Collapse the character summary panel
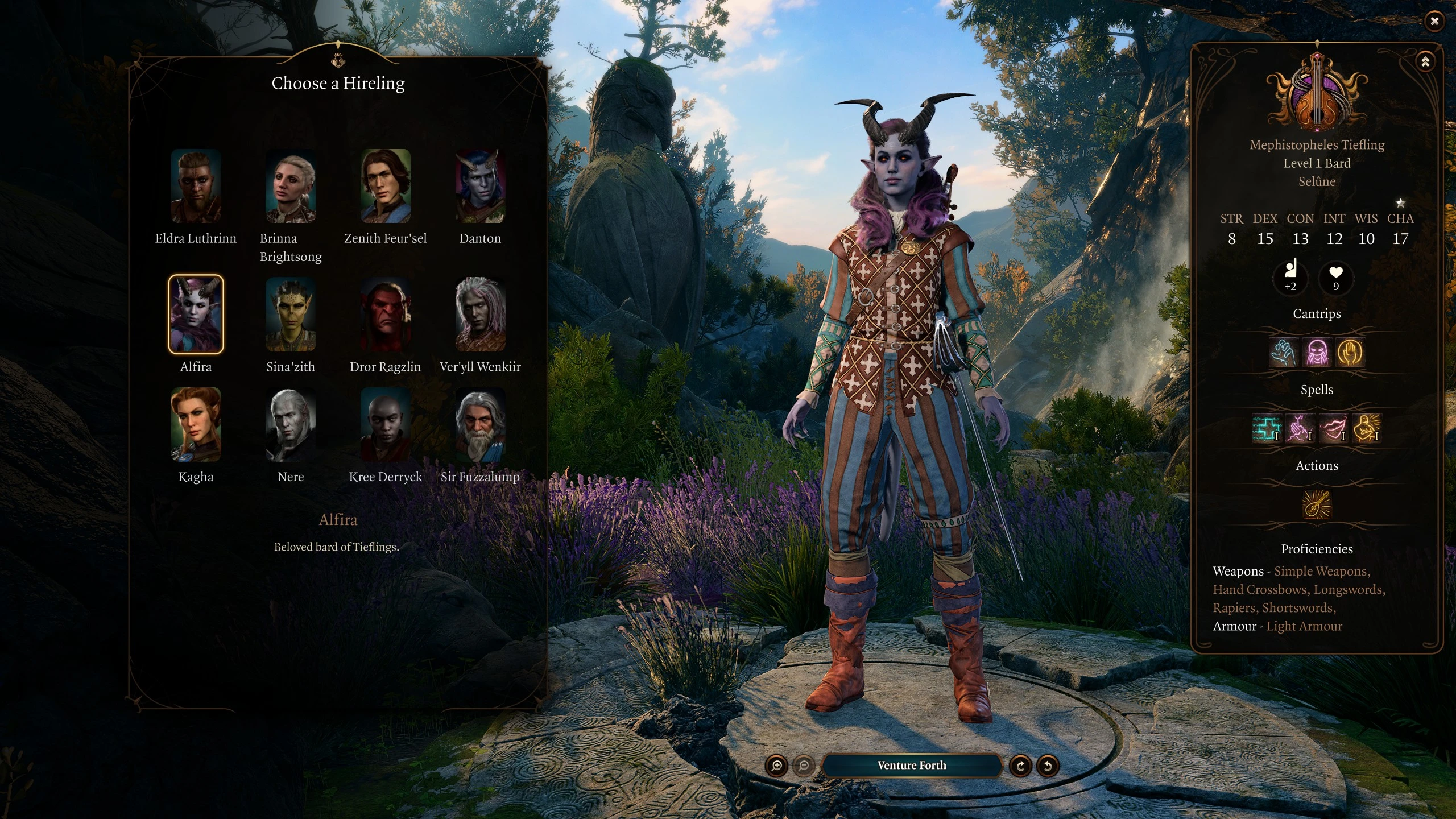Screen dimensions: 1456x819 [1425, 62]
